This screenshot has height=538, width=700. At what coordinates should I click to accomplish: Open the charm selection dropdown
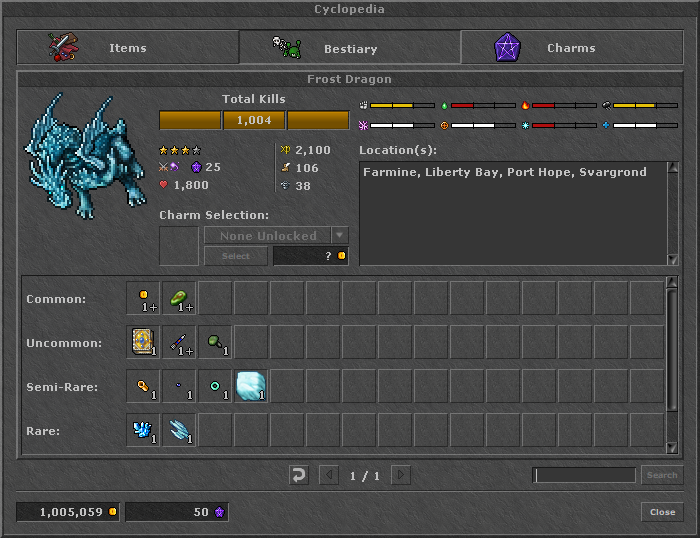(340, 236)
